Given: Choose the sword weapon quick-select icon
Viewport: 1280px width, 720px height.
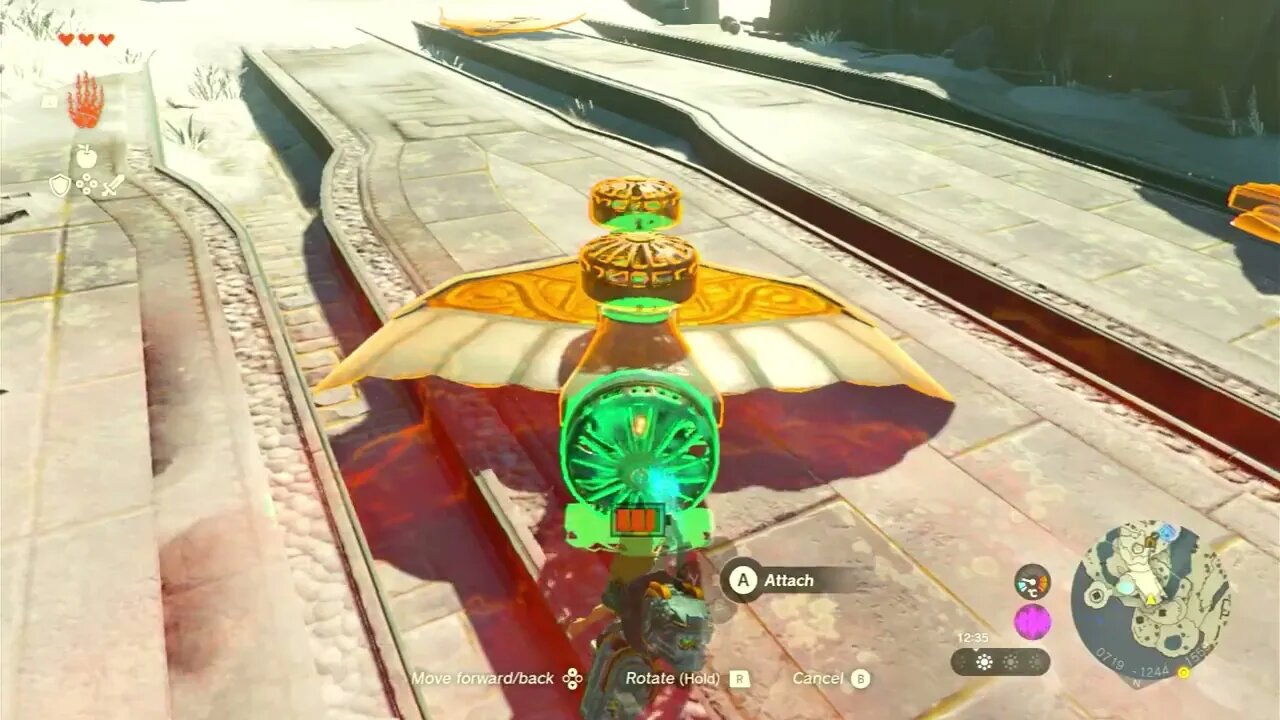Looking at the screenshot, I should 113,185.
